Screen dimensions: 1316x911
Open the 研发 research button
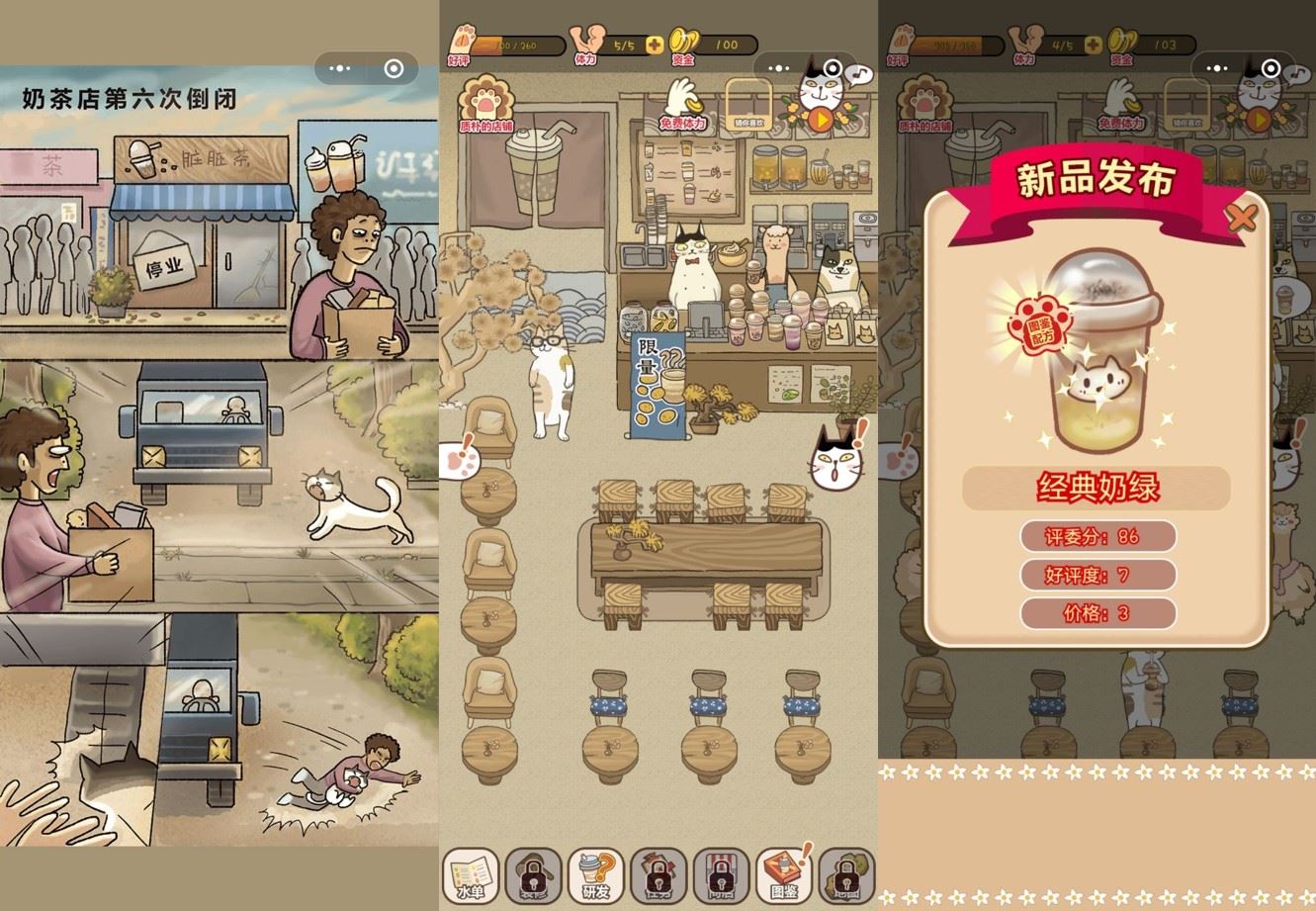(596, 875)
